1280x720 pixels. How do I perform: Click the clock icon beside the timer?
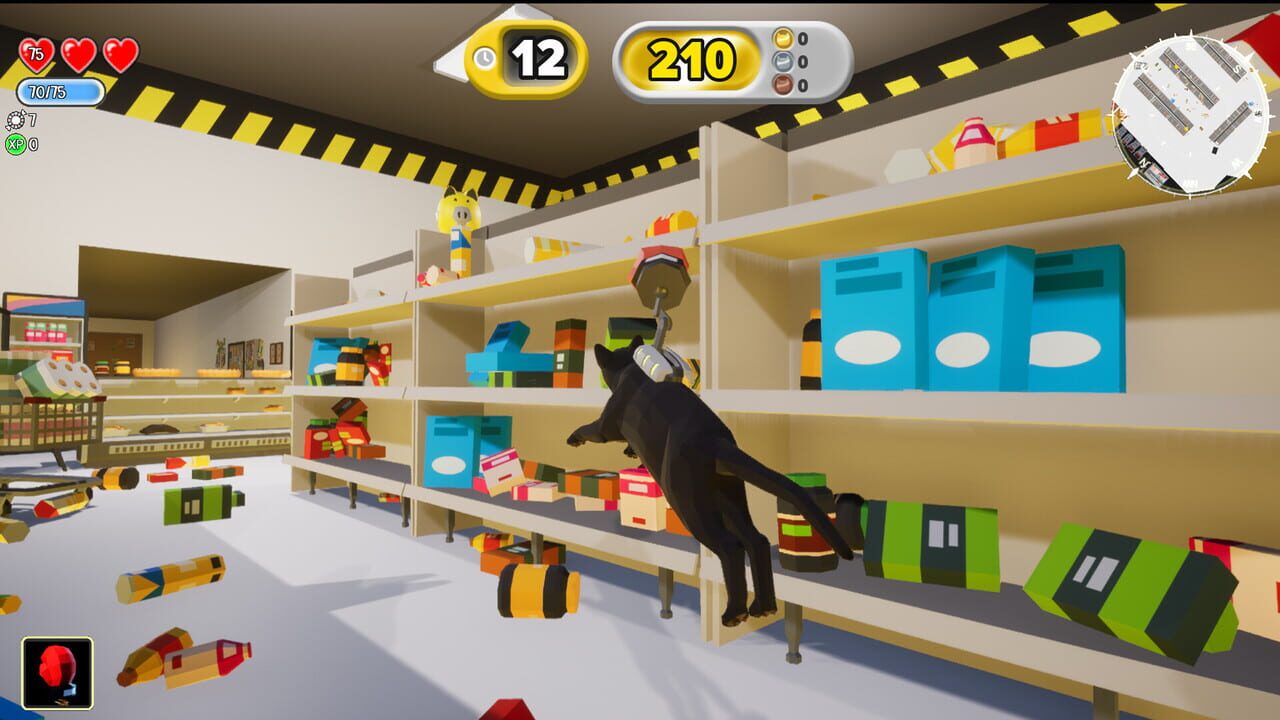tap(484, 57)
